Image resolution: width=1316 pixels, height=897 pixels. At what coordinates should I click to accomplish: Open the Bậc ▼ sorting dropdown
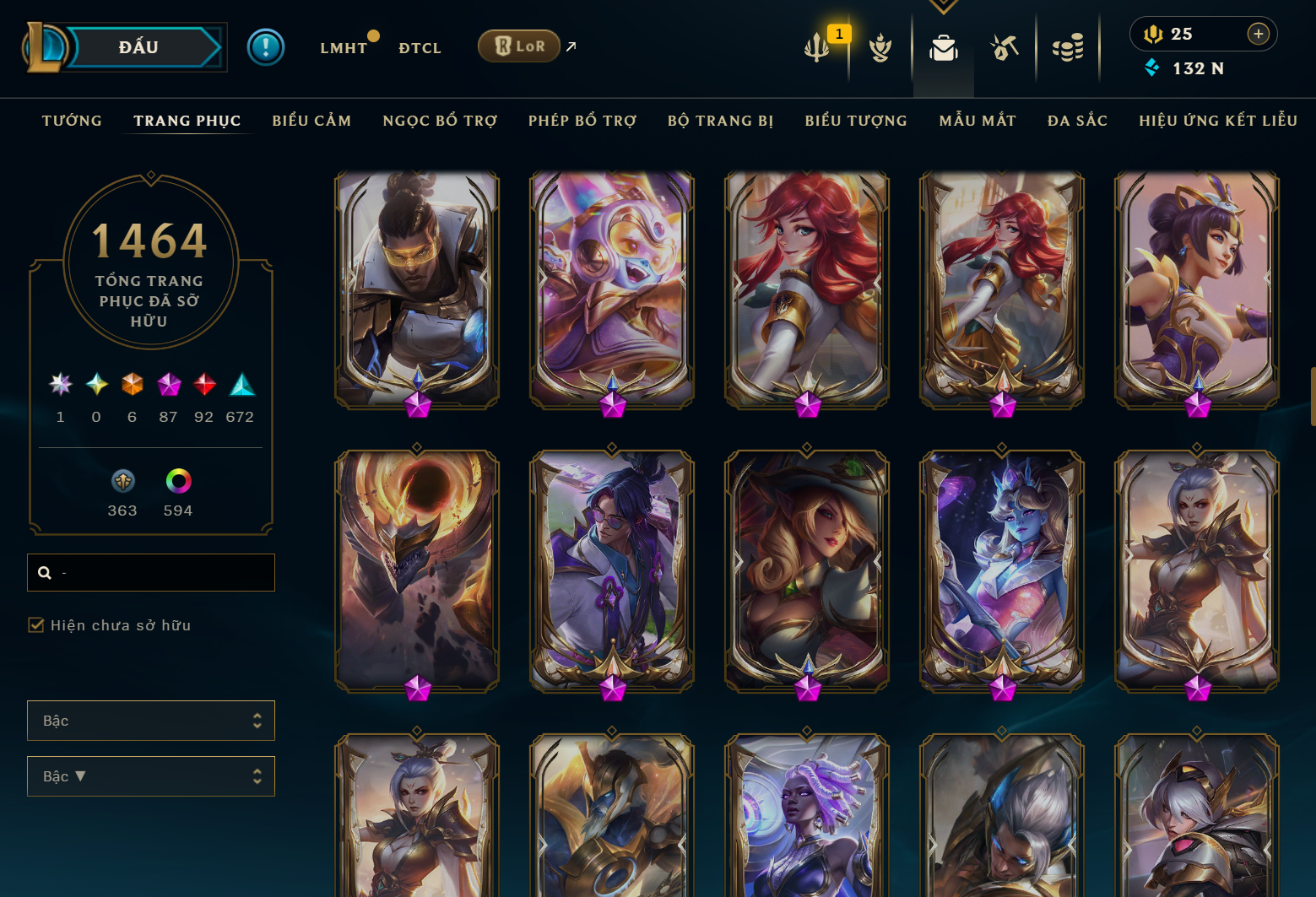[150, 776]
